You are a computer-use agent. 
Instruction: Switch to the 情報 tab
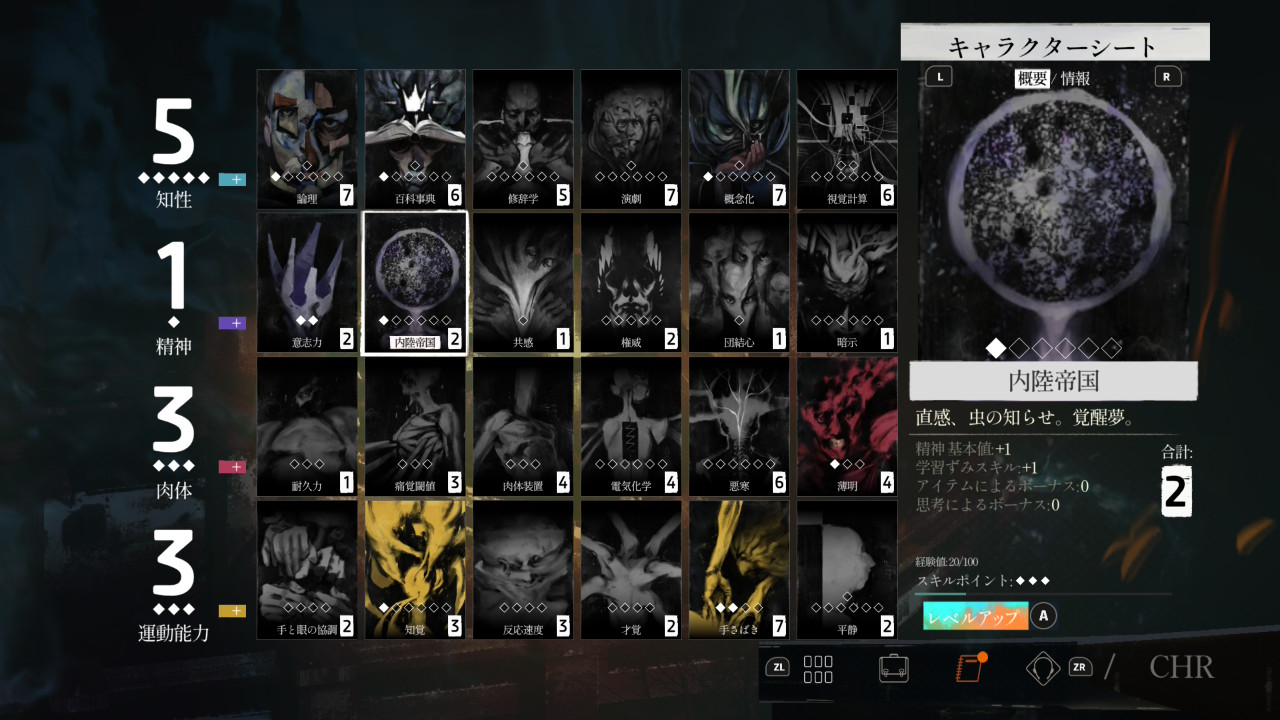(x=1076, y=78)
